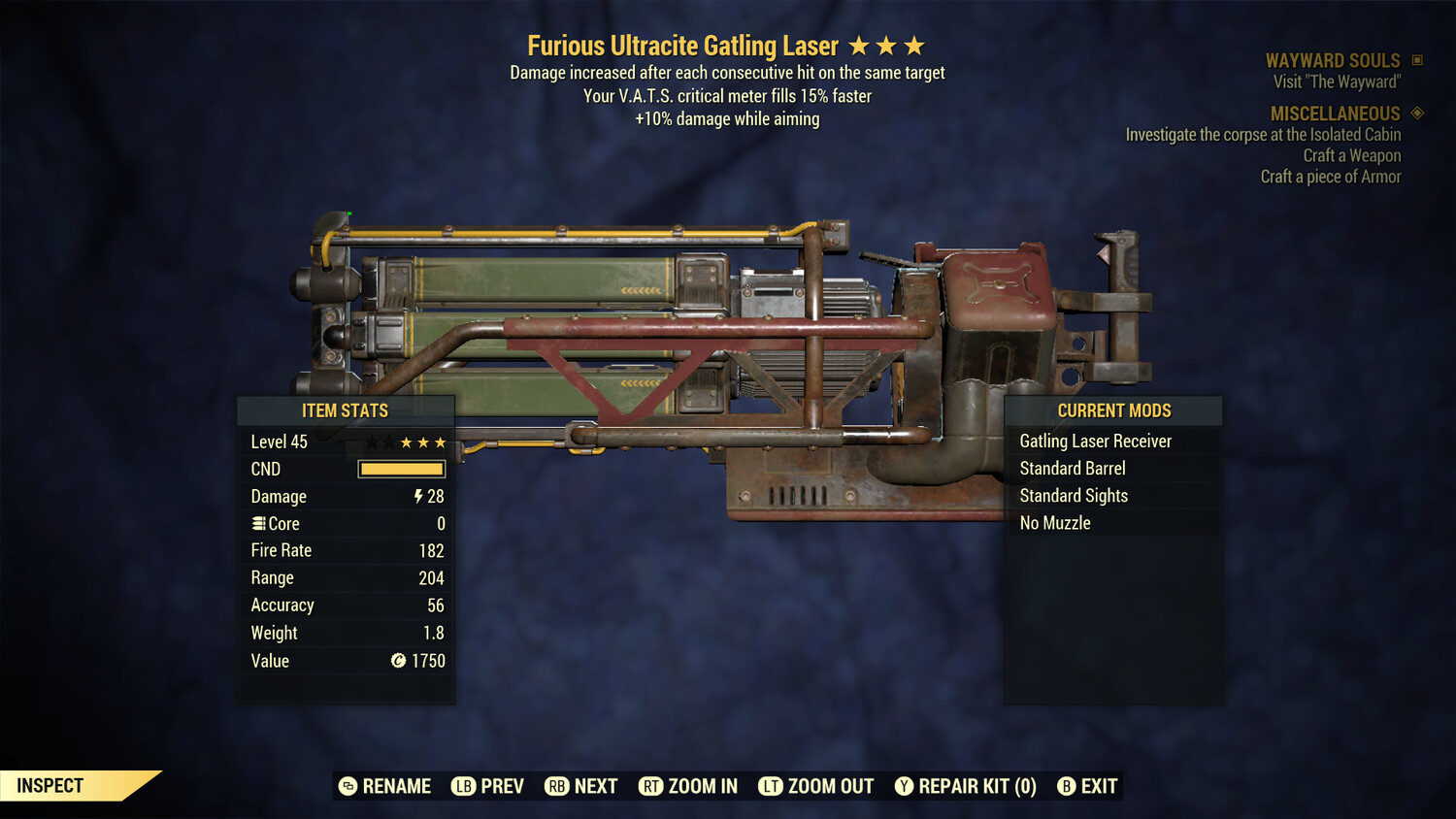The image size is (1456, 819).
Task: Click the RT Zoom In controller icon
Action: [x=652, y=786]
